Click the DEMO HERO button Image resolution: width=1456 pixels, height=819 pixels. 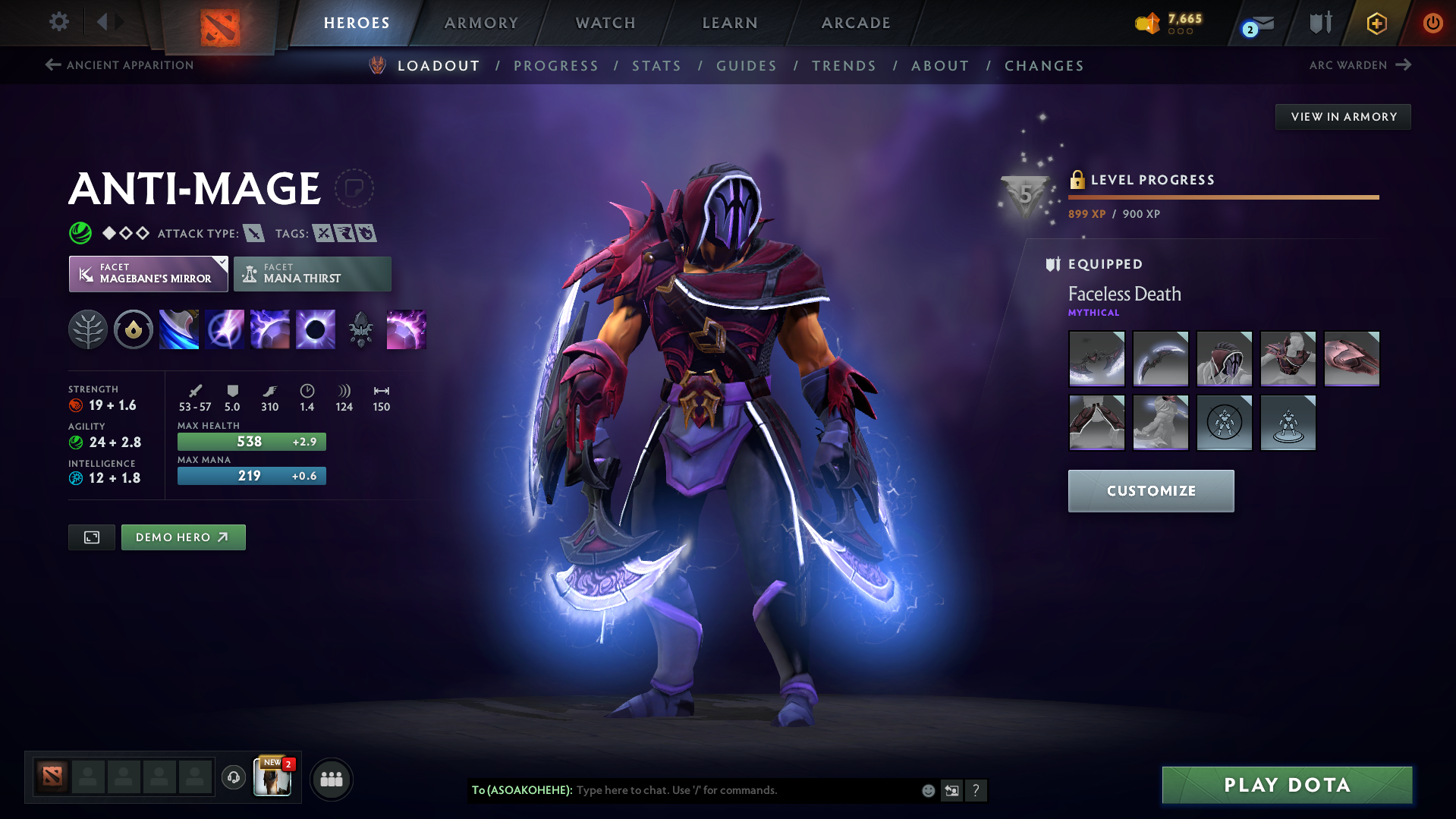(x=183, y=537)
